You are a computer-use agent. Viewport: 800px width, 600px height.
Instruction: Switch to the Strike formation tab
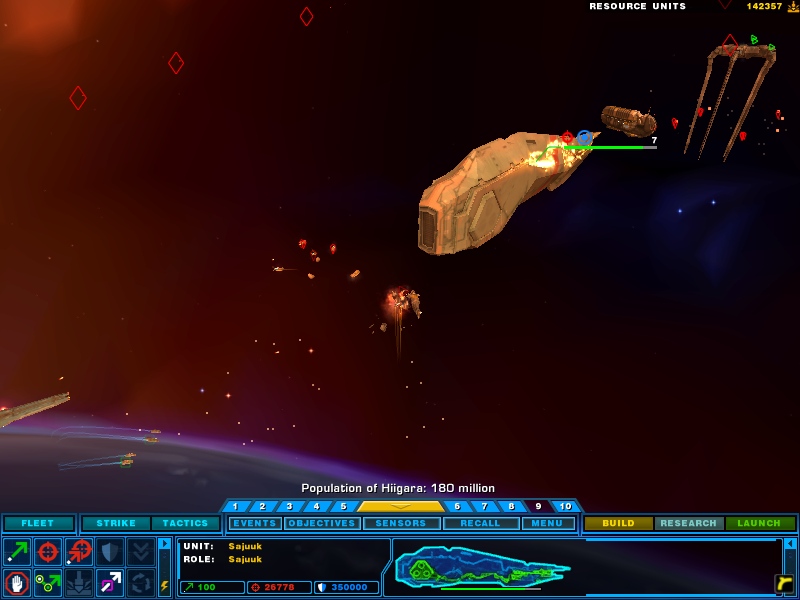point(116,523)
